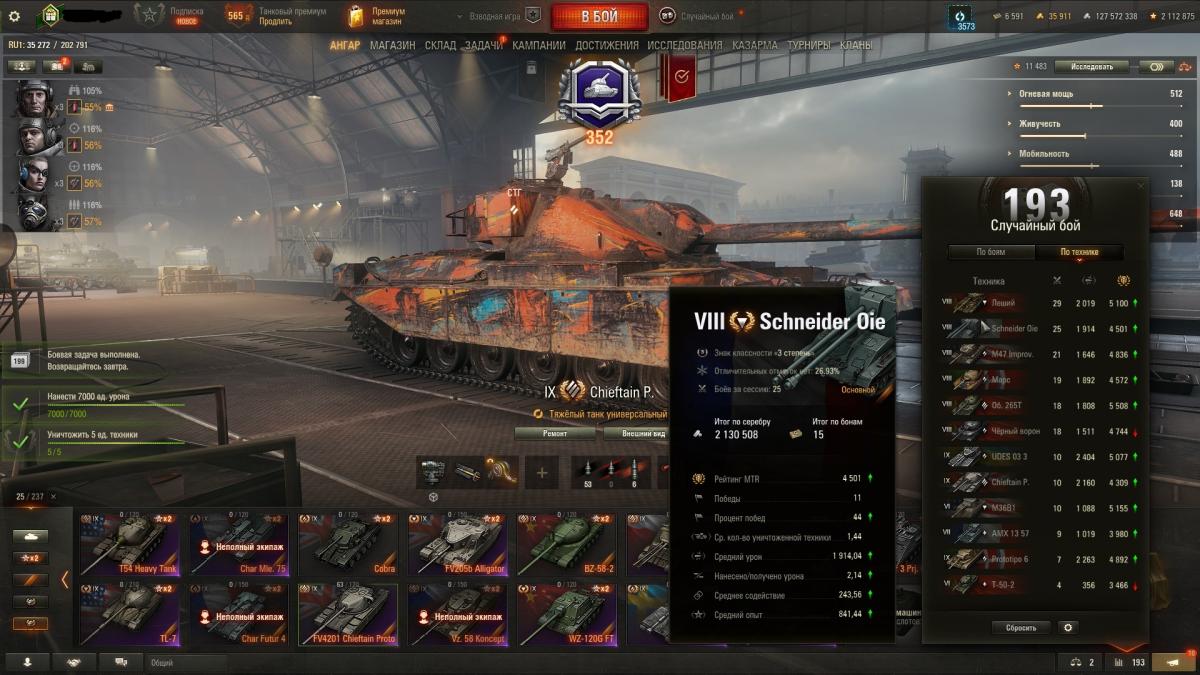Close the session statistics panel
The height and width of the screenshot is (675, 1200).
click(1142, 186)
